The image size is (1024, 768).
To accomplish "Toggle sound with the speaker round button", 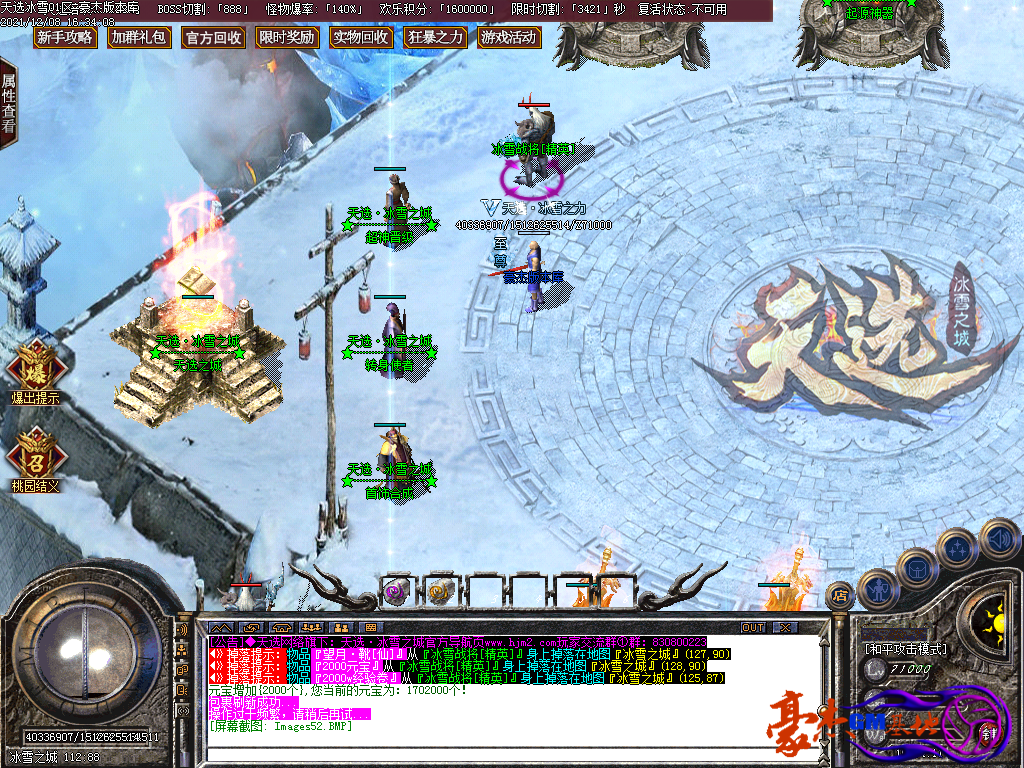I will click(x=998, y=539).
